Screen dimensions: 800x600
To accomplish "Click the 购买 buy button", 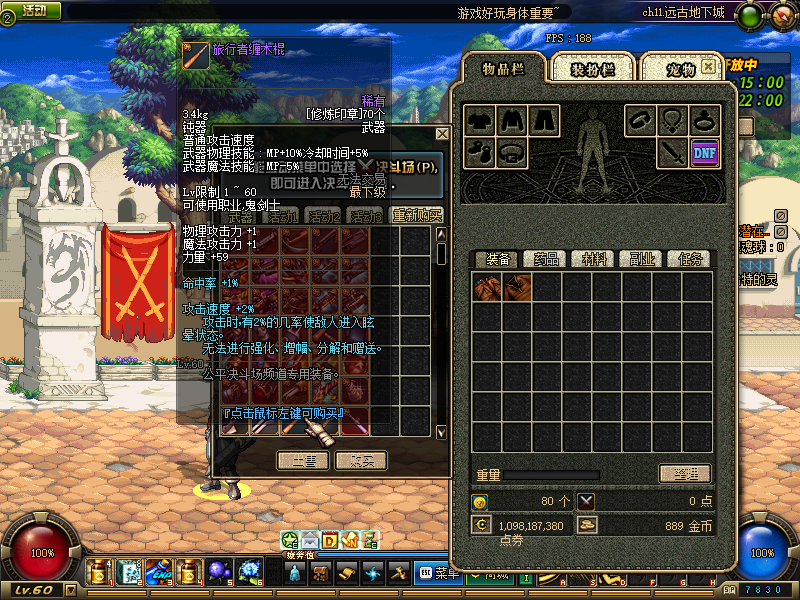I will (361, 460).
